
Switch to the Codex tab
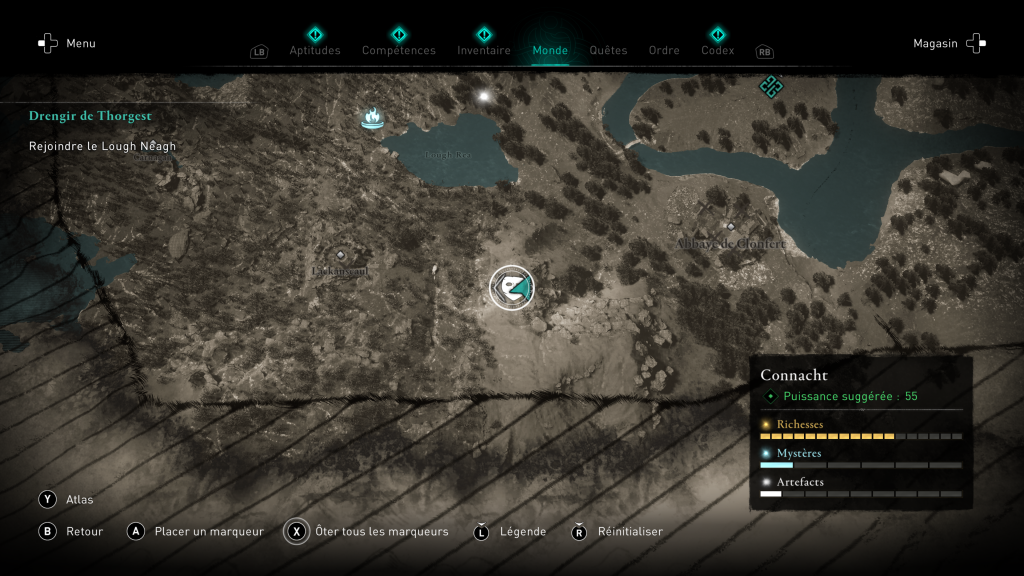click(717, 50)
